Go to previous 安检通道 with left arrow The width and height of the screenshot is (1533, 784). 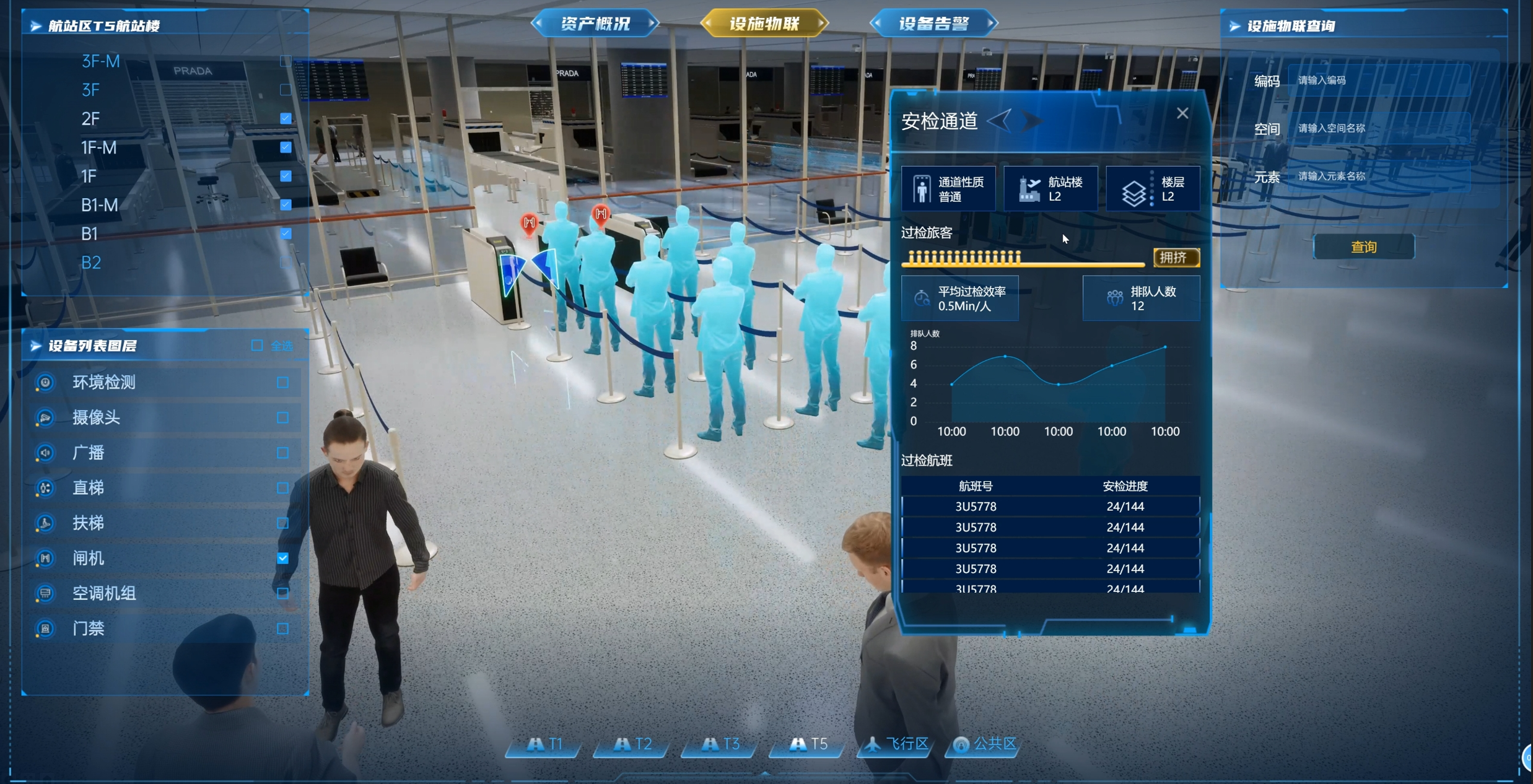click(x=999, y=119)
